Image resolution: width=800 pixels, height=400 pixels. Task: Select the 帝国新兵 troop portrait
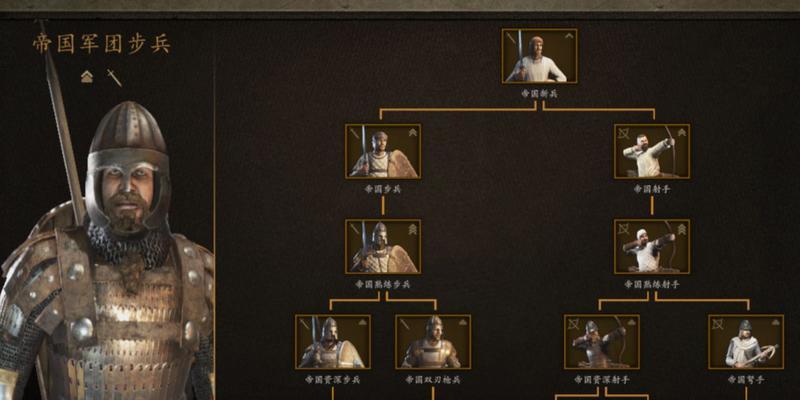point(539,56)
